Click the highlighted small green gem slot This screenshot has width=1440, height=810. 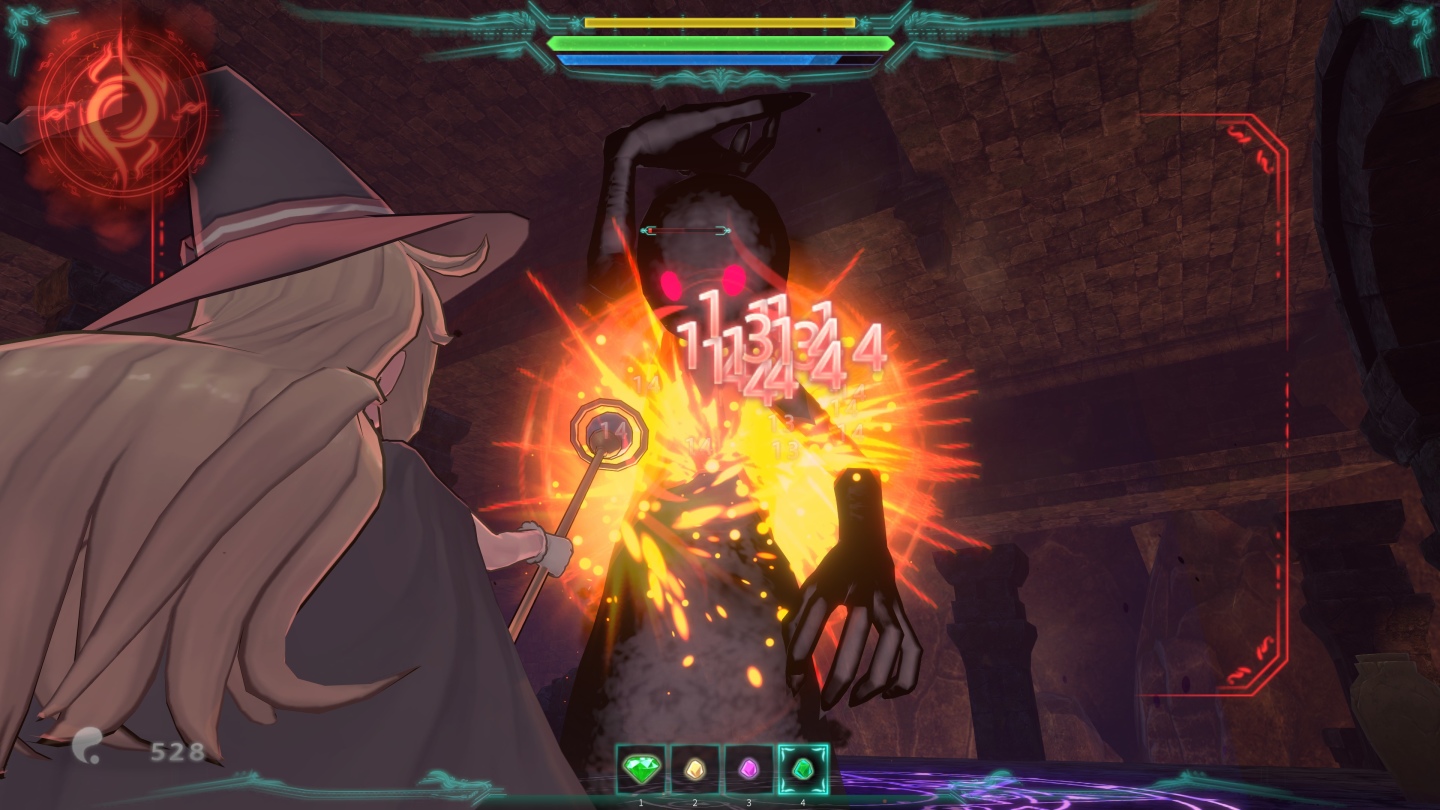coord(803,769)
